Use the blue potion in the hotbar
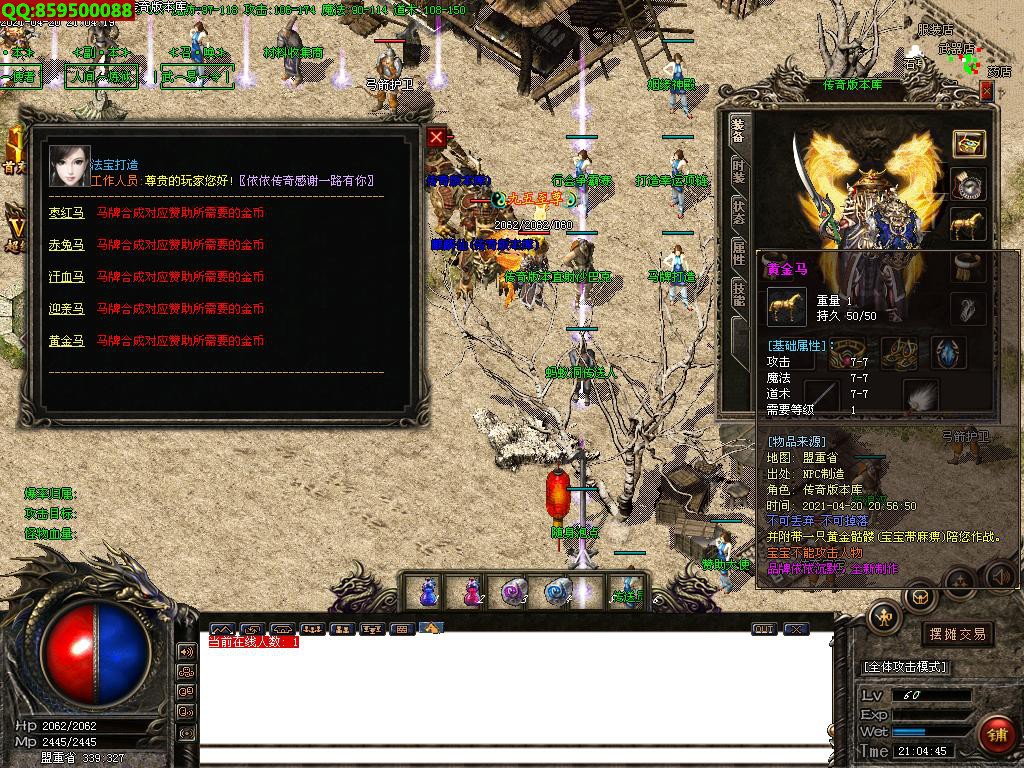Viewport: 1024px width, 768px height. pos(428,592)
